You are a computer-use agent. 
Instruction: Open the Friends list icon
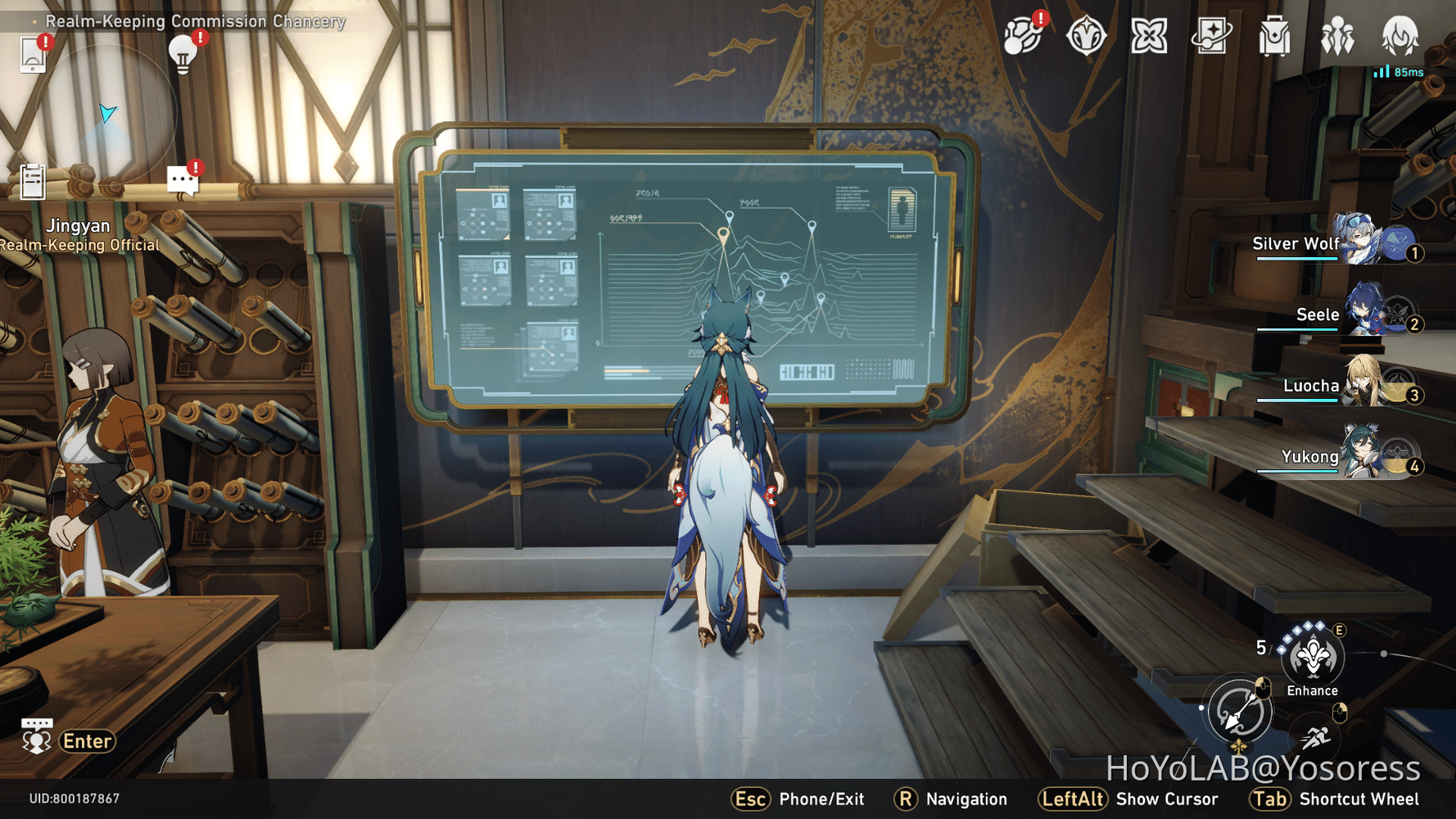pyautogui.click(x=1336, y=37)
